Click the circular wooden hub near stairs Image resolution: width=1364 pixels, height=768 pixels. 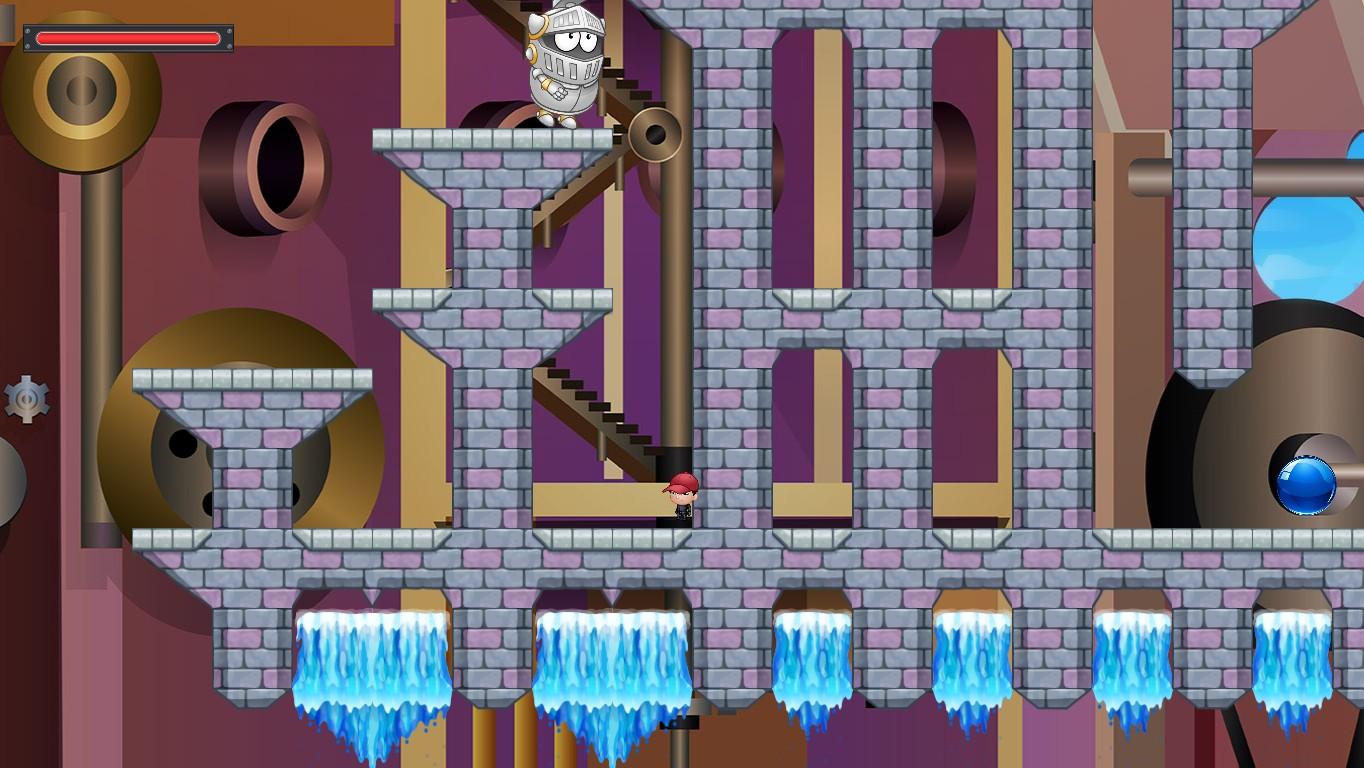[x=655, y=135]
